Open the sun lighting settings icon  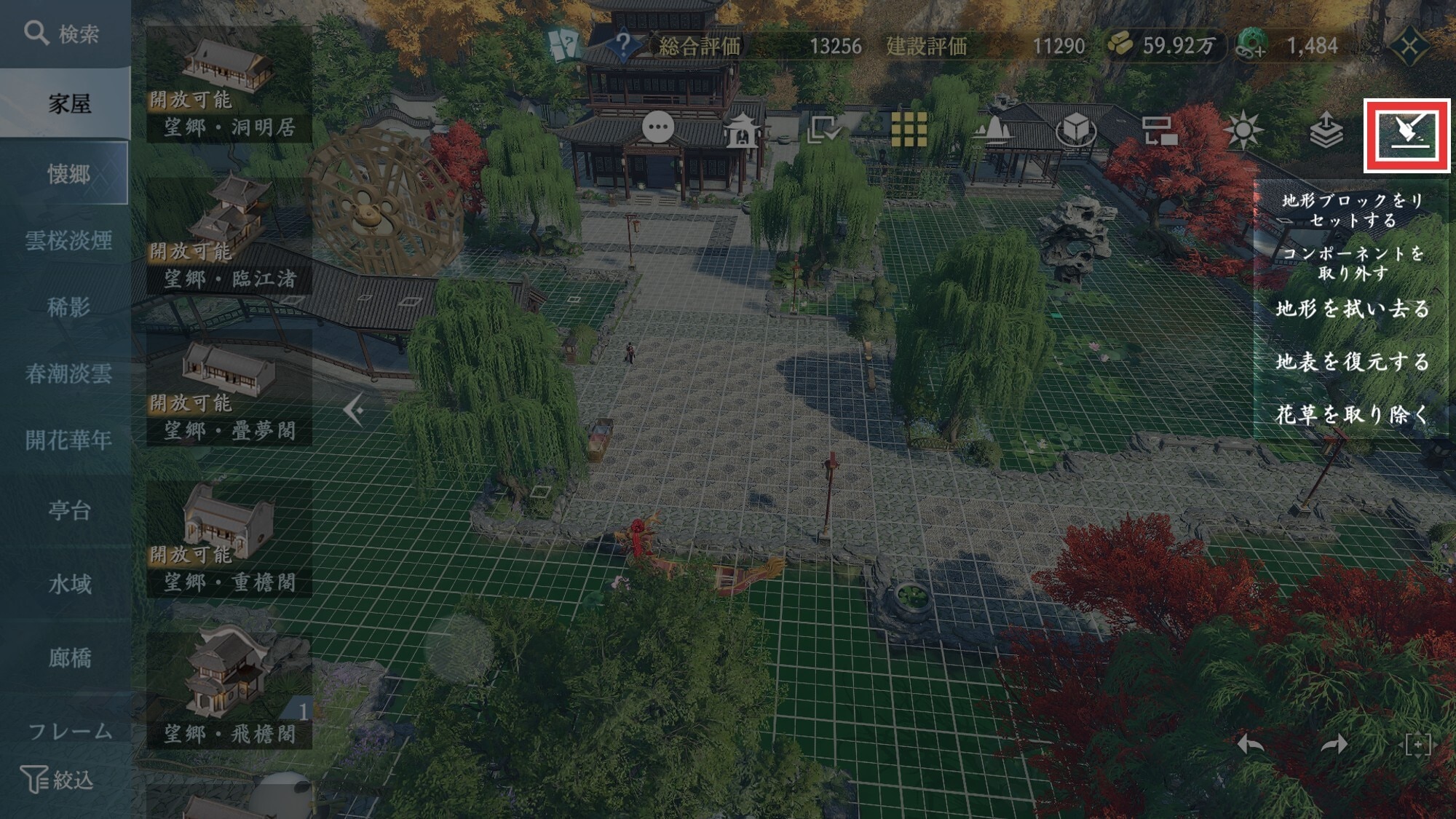click(1243, 131)
